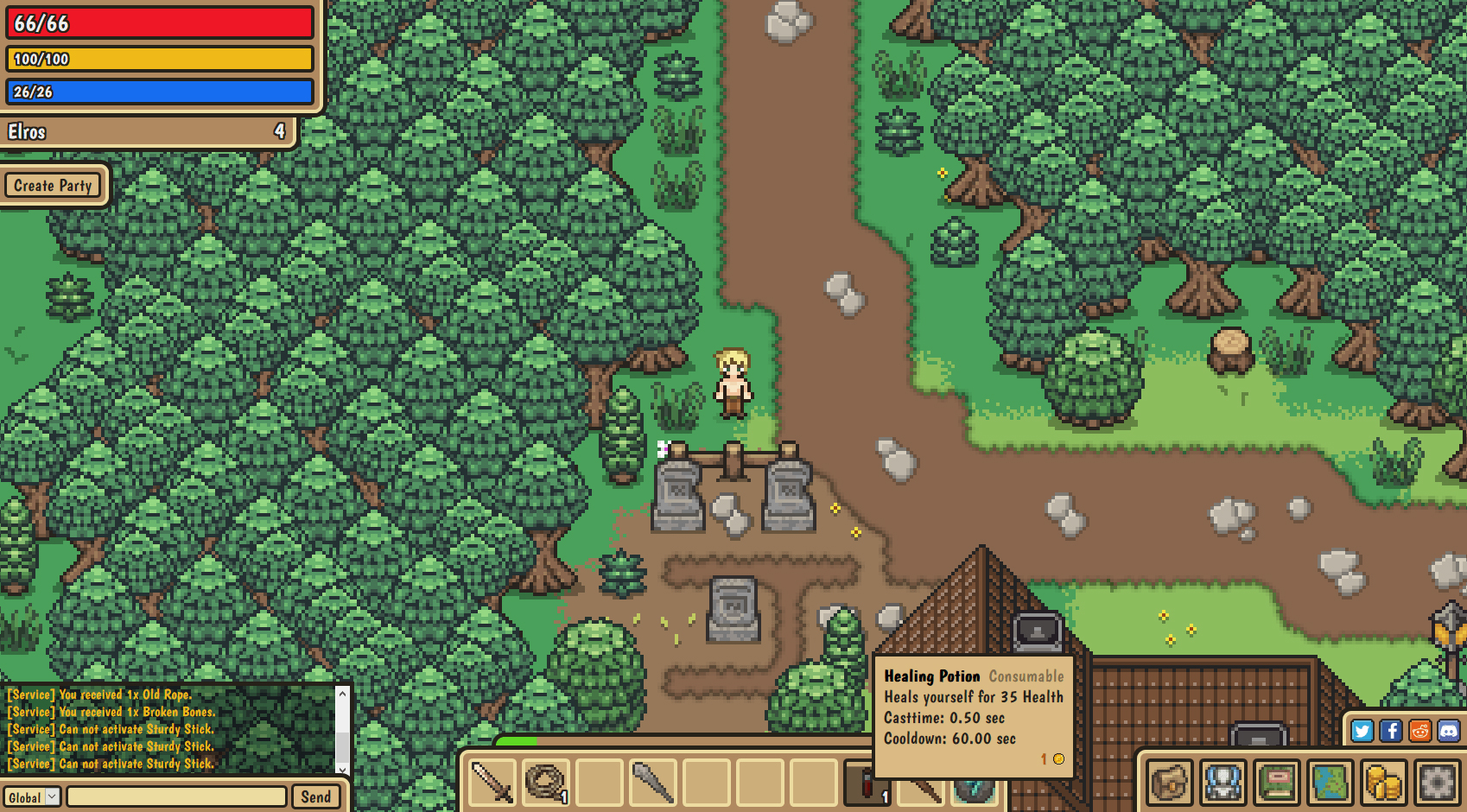This screenshot has width=1467, height=812.
Task: Focus the chat message input field
Action: pyautogui.click(x=176, y=796)
